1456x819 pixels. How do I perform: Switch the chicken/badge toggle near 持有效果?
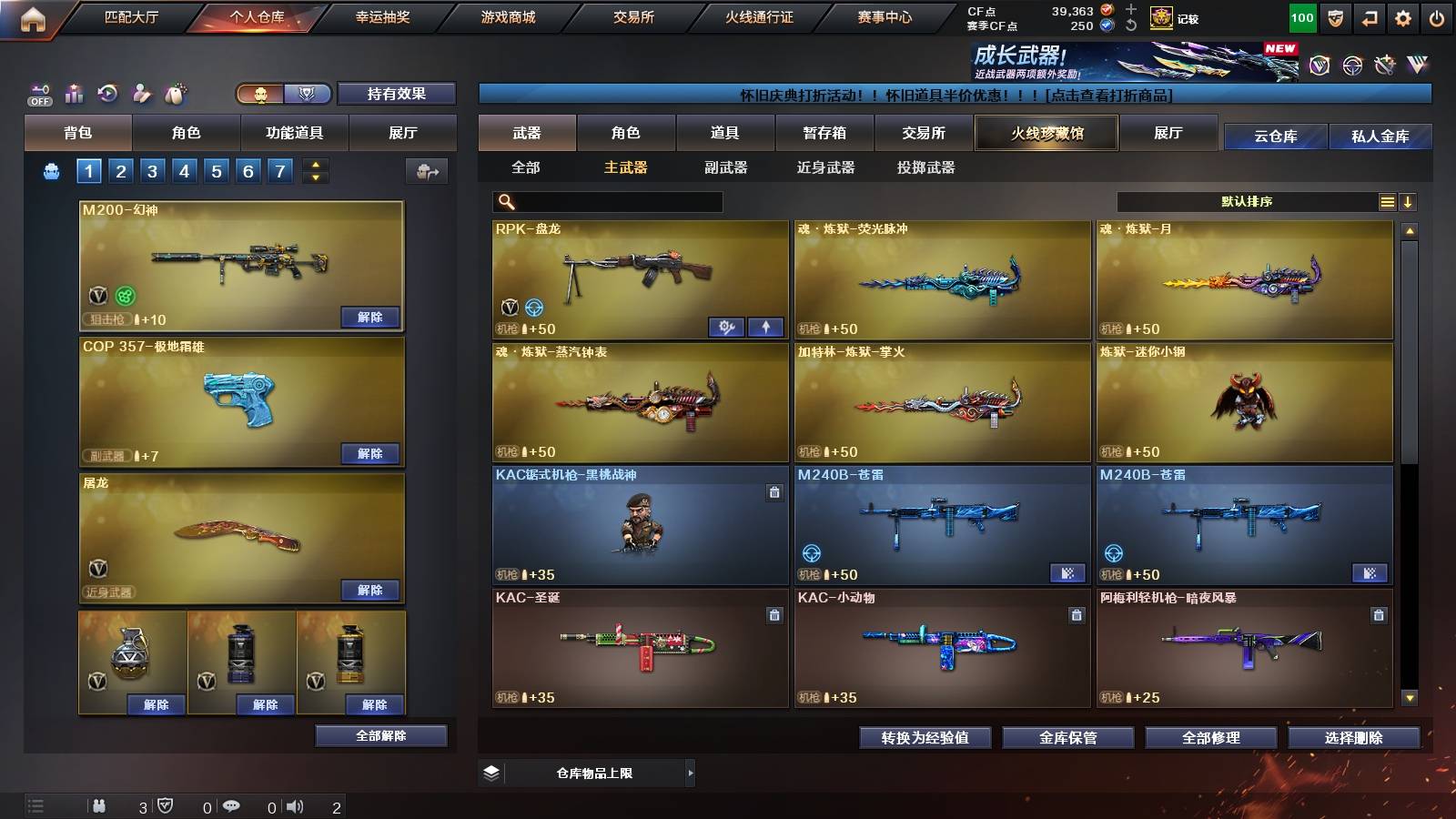click(282, 94)
